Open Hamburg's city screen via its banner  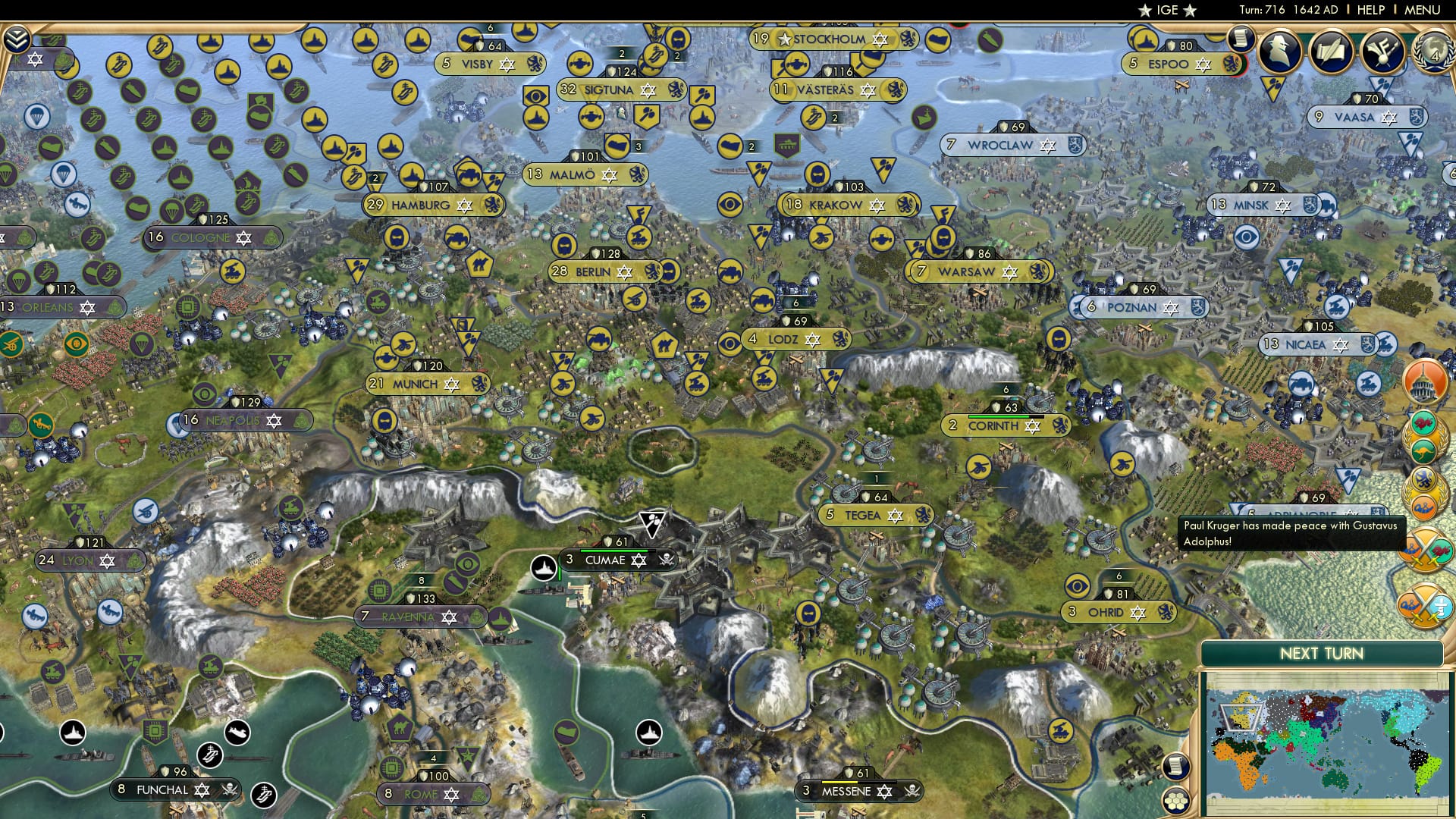click(x=422, y=204)
